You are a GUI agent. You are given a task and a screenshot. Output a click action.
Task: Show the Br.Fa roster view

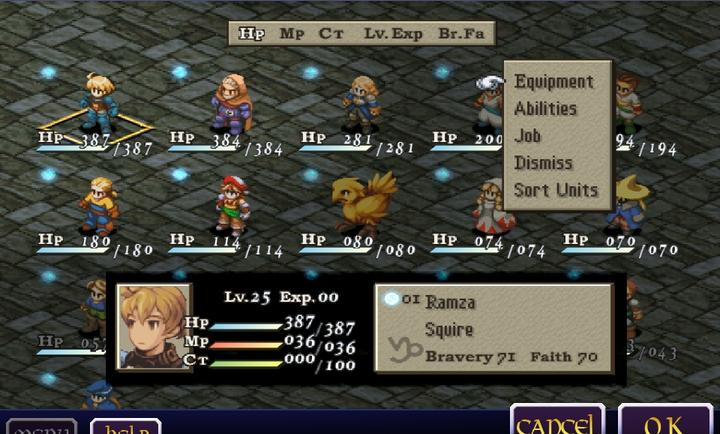tap(461, 33)
